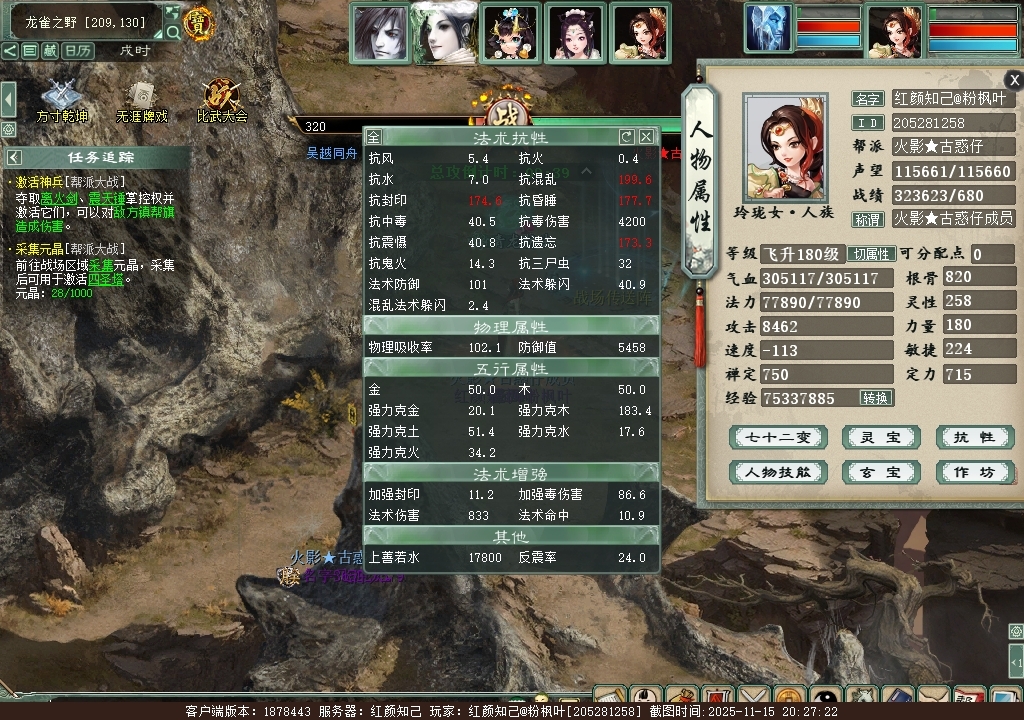The width and height of the screenshot is (1024, 720).
Task: Click the 全 button on resistance window
Action: coord(373,137)
